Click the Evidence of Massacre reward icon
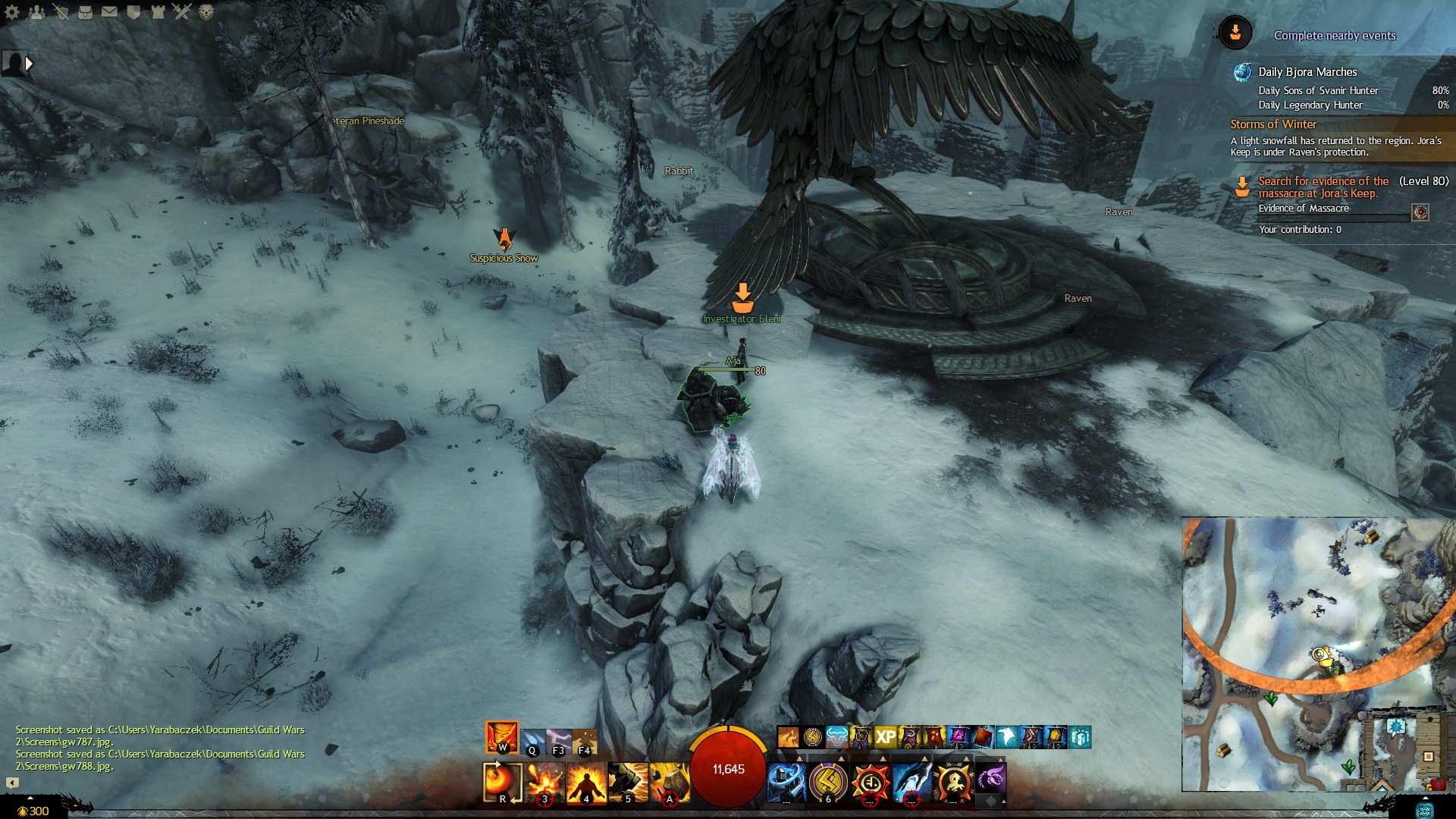 [1420, 212]
